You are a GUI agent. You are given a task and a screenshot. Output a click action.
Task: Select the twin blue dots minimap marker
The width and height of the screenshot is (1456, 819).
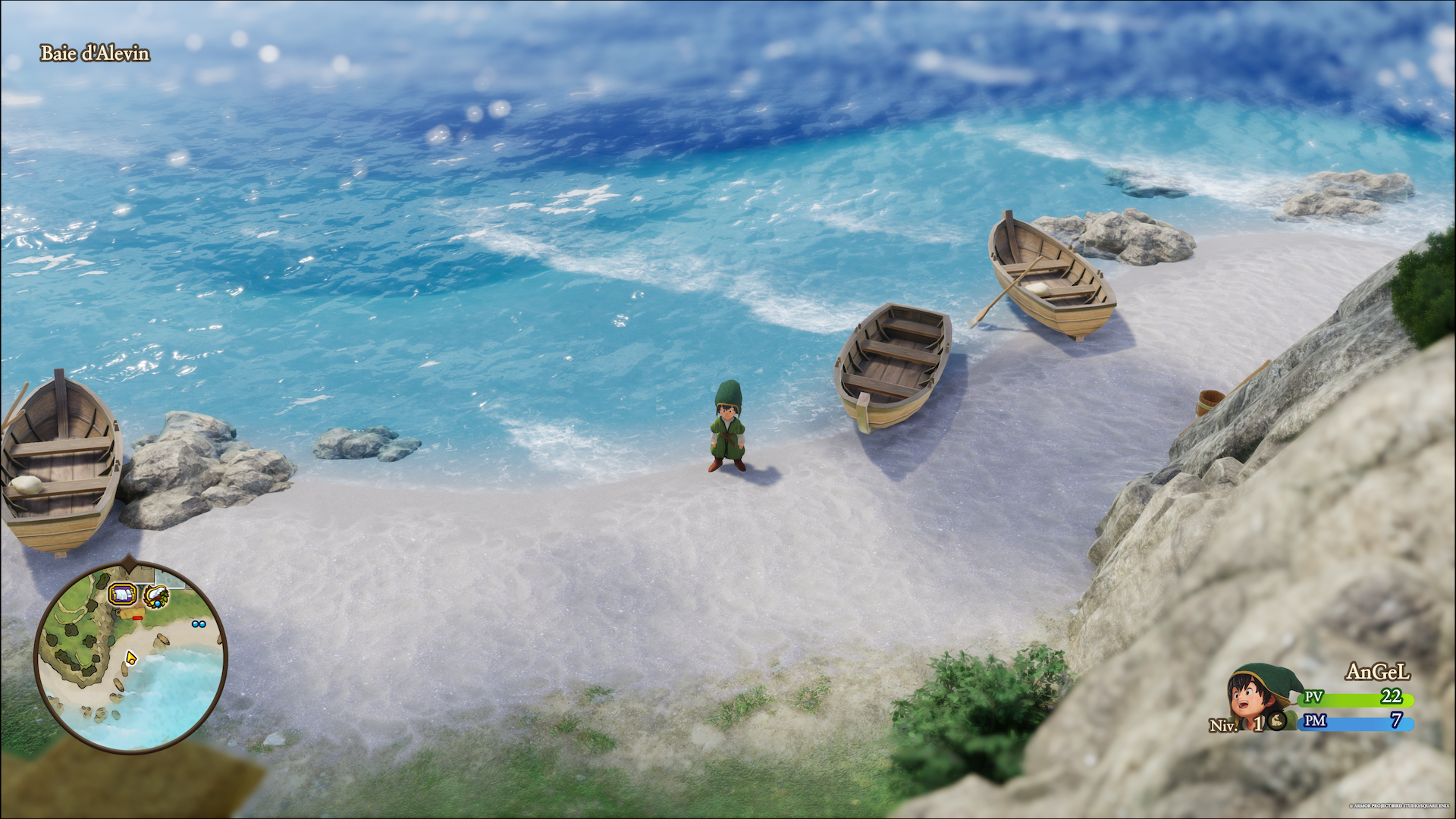tap(199, 624)
